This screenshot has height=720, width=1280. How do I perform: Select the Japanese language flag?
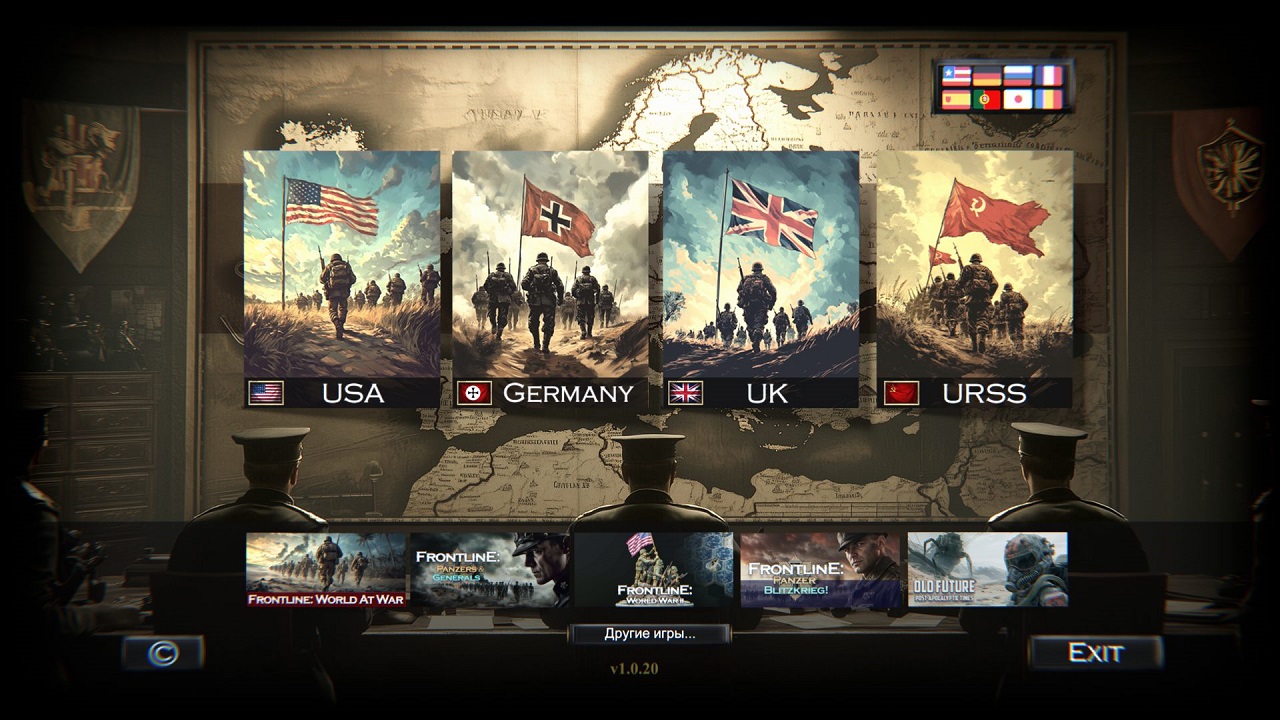pos(1018,99)
